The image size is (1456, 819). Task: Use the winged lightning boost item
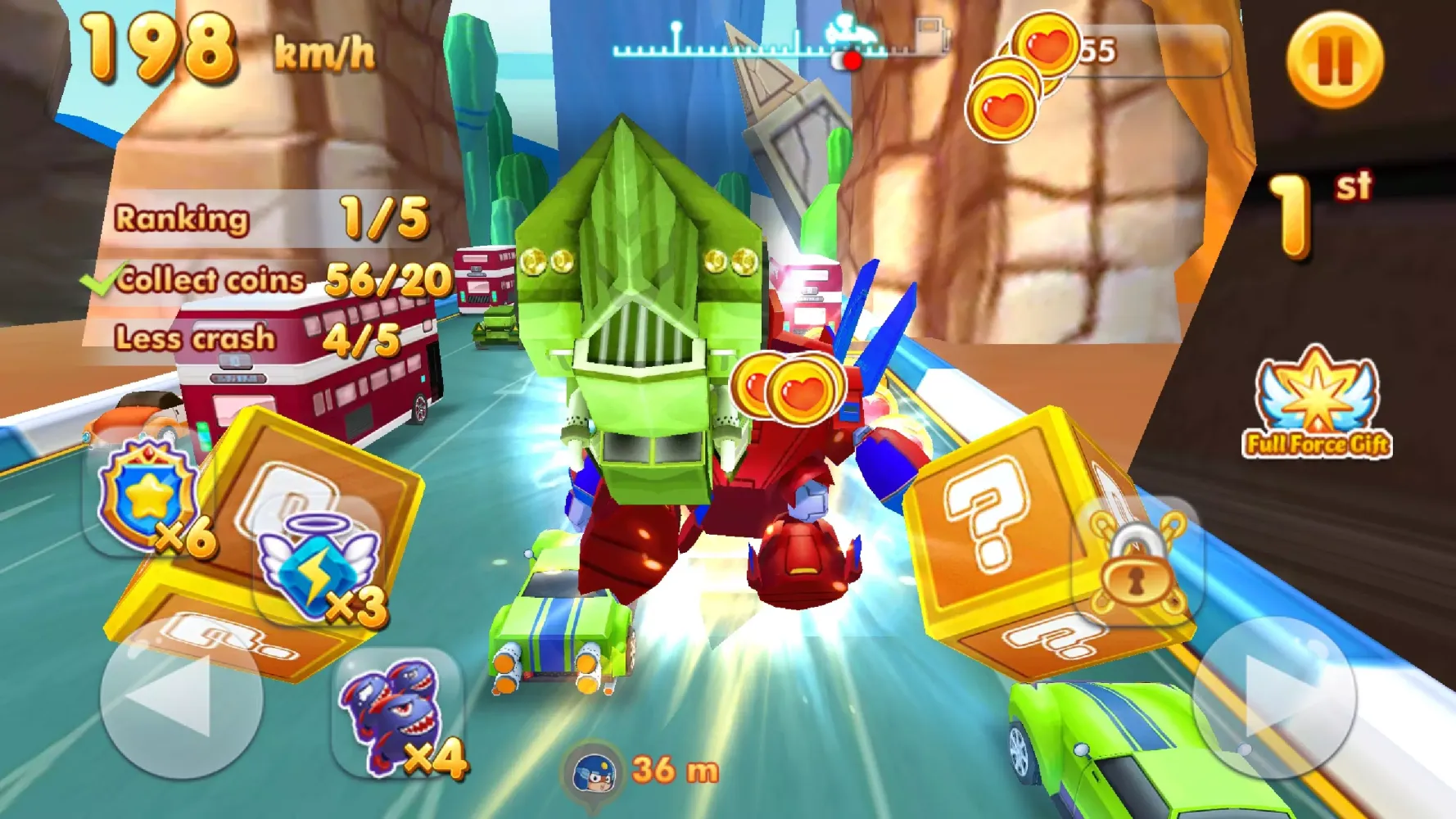(x=318, y=567)
